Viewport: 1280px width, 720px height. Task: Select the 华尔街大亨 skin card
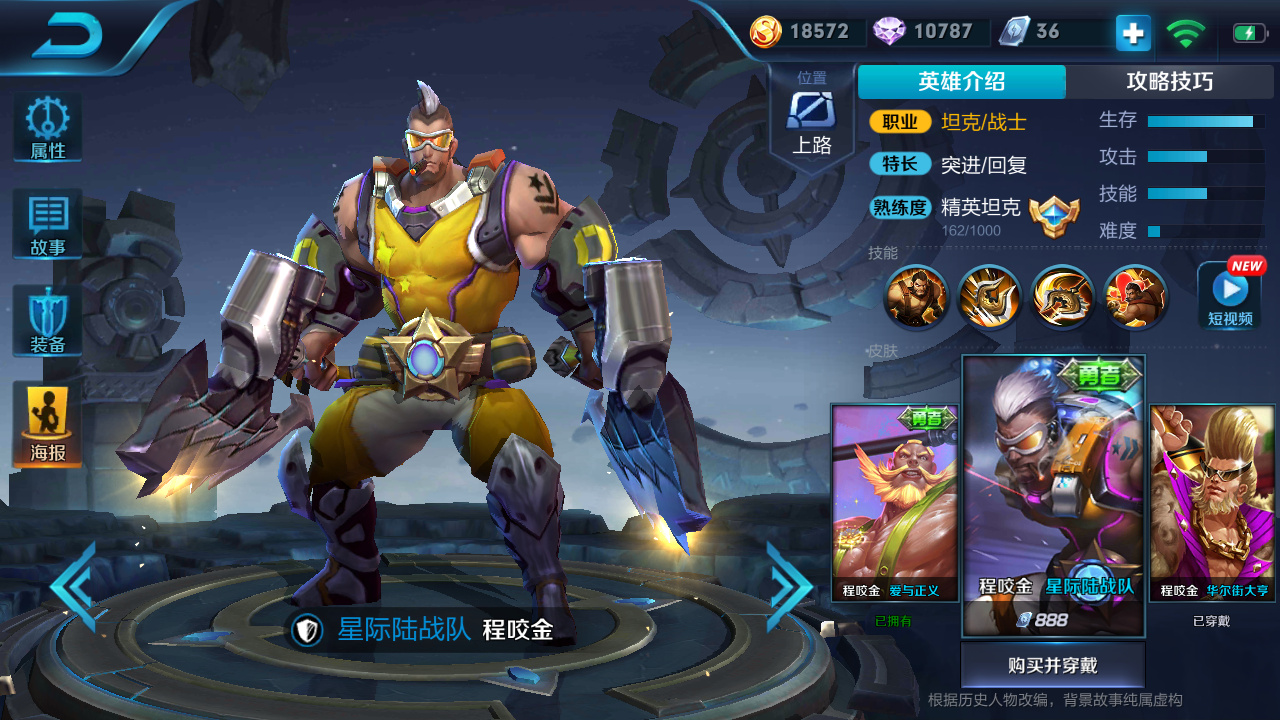(1212, 502)
